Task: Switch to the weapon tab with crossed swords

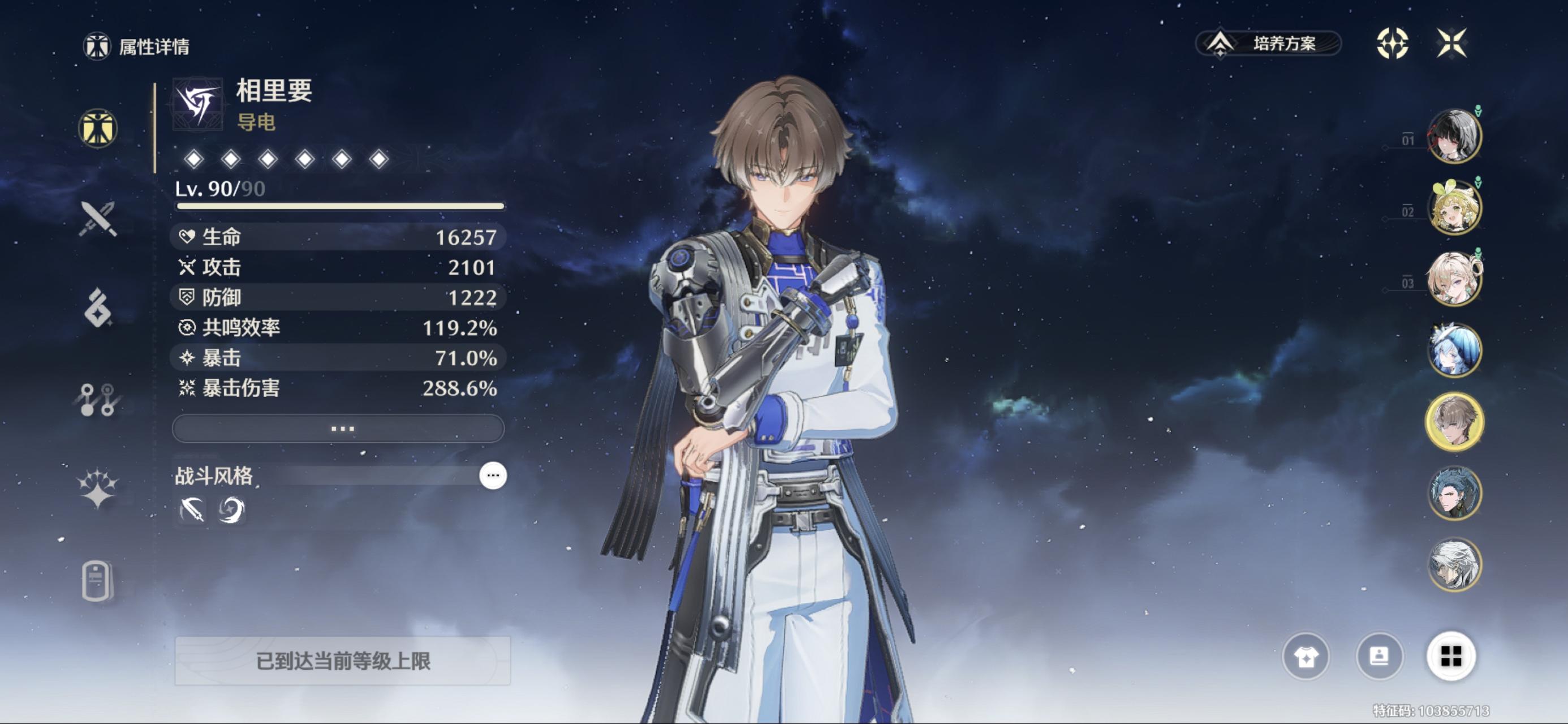Action: 97,218
